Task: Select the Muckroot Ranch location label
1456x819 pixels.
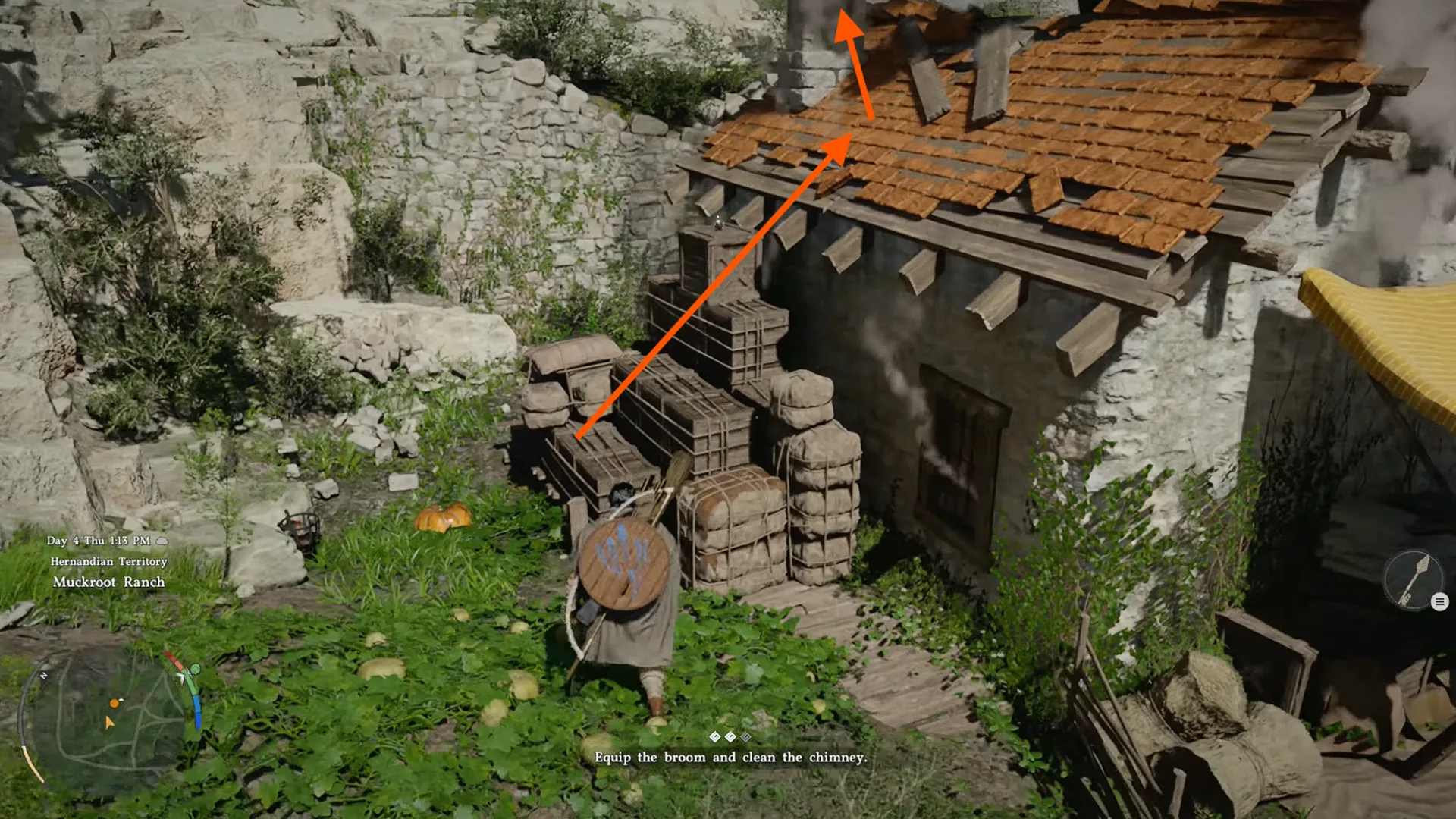Action: [108, 582]
